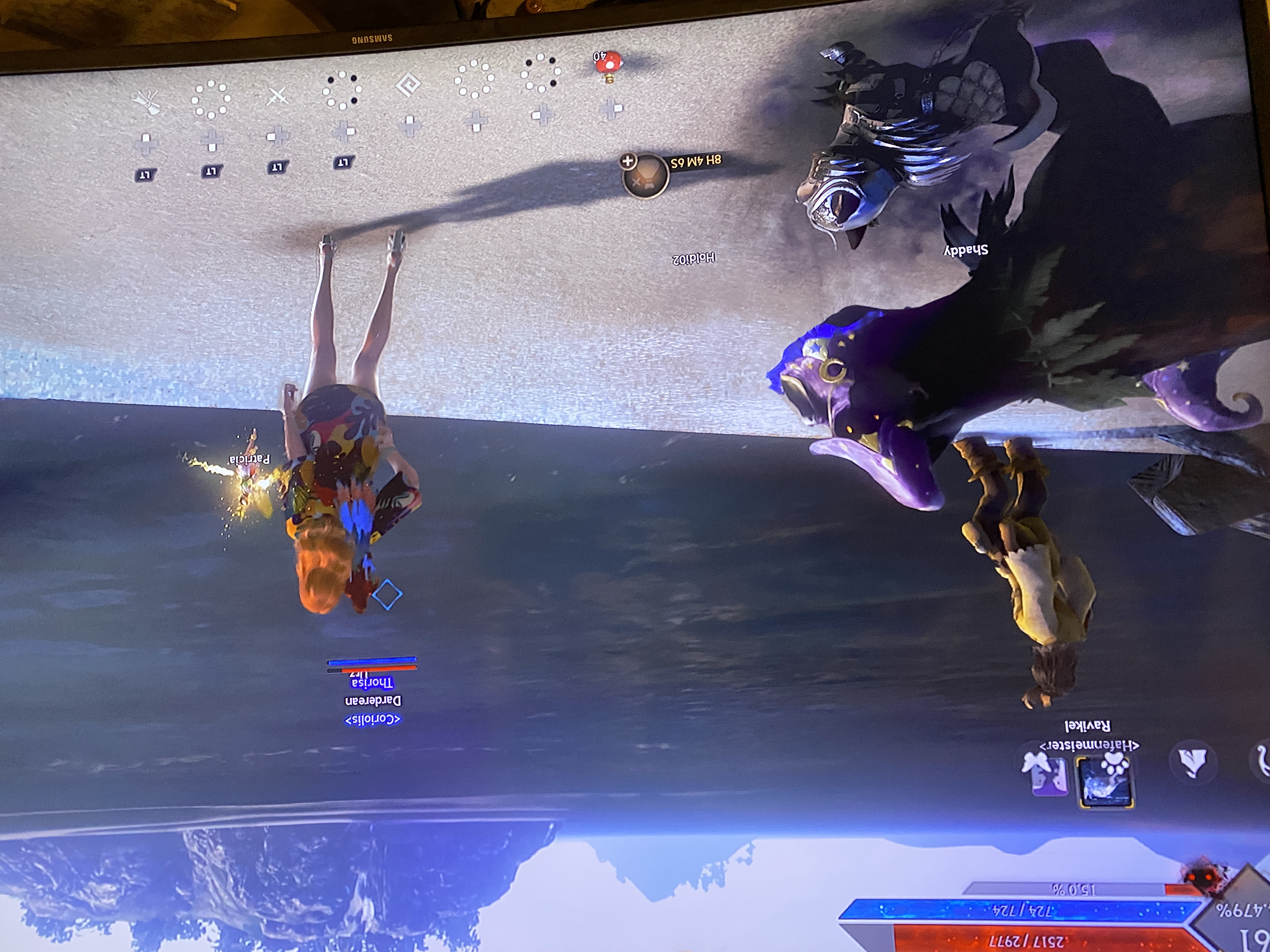Select the pet slot with paw icon
The image size is (1270, 952).
point(1105,782)
